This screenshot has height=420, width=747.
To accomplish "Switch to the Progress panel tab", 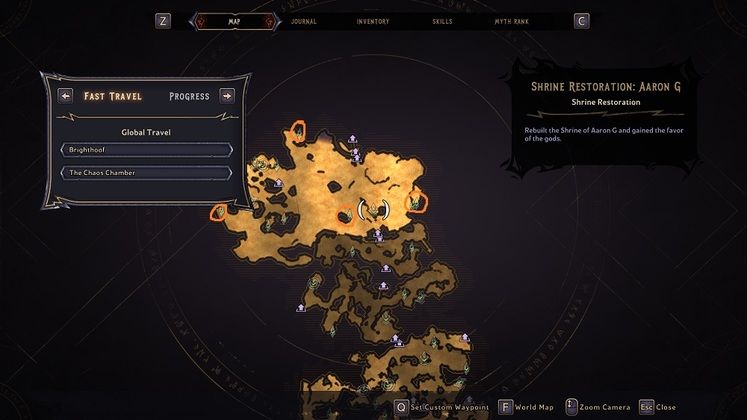I will tap(189, 97).
